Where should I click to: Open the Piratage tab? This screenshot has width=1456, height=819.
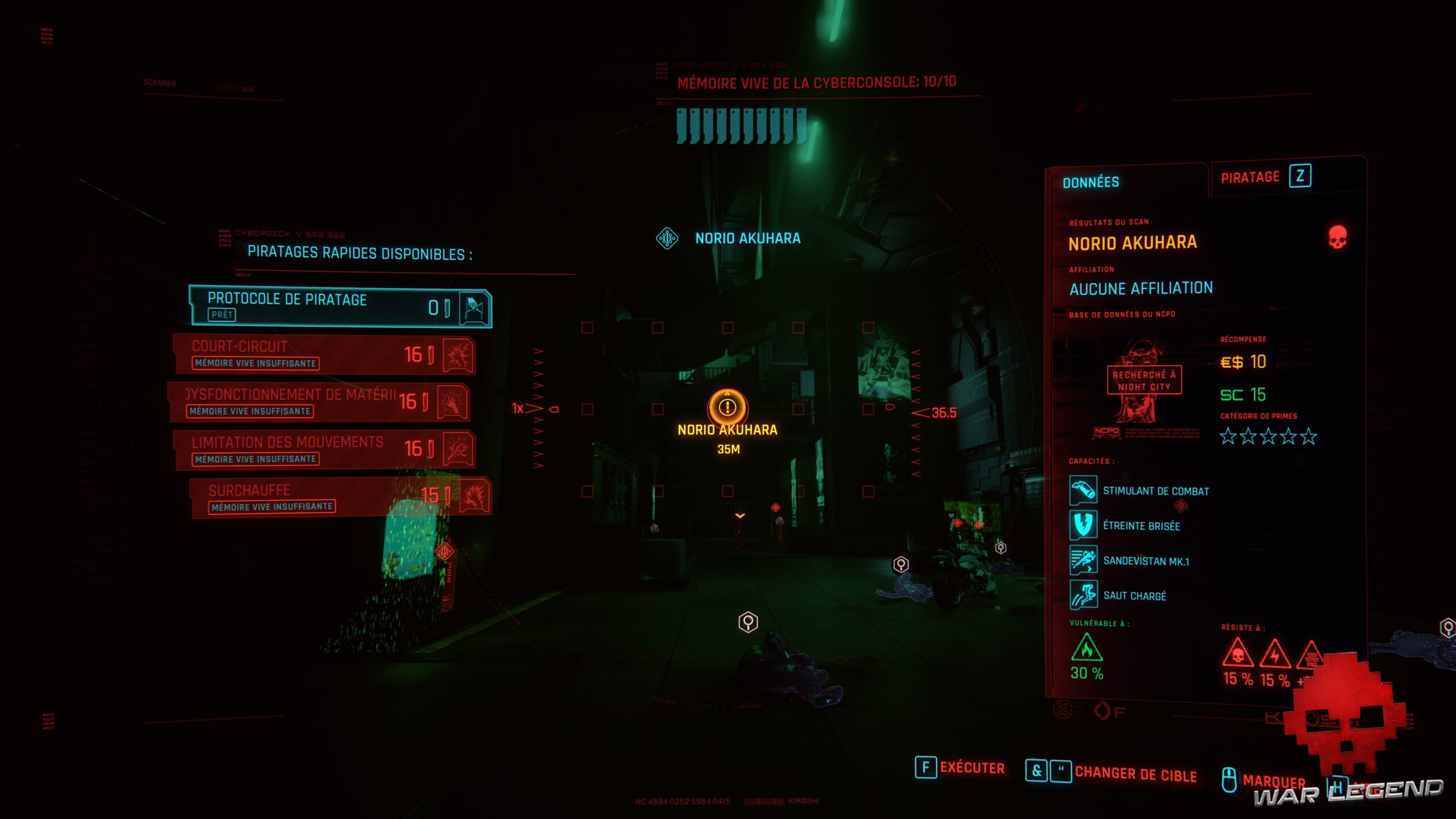click(x=1265, y=177)
